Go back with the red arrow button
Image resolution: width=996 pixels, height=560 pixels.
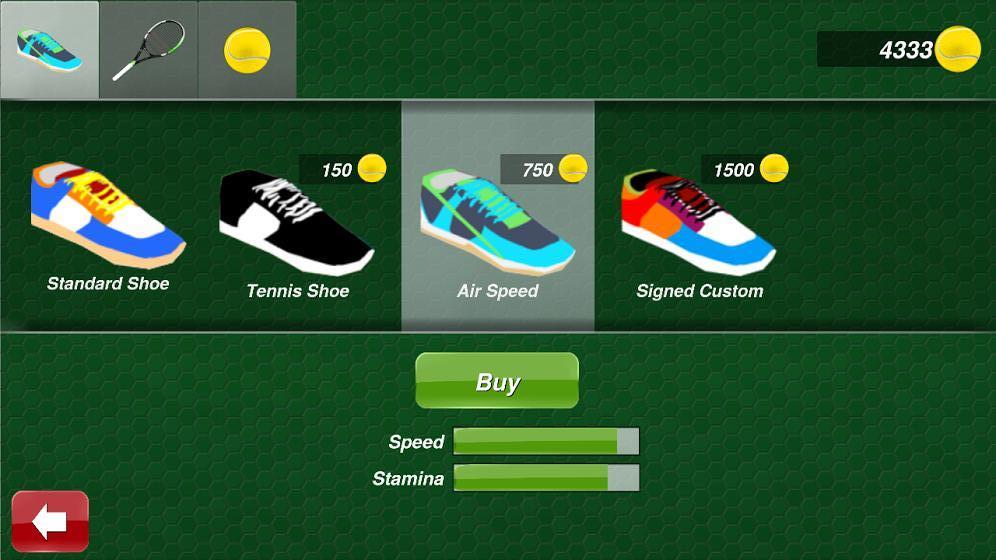pyautogui.click(x=50, y=521)
